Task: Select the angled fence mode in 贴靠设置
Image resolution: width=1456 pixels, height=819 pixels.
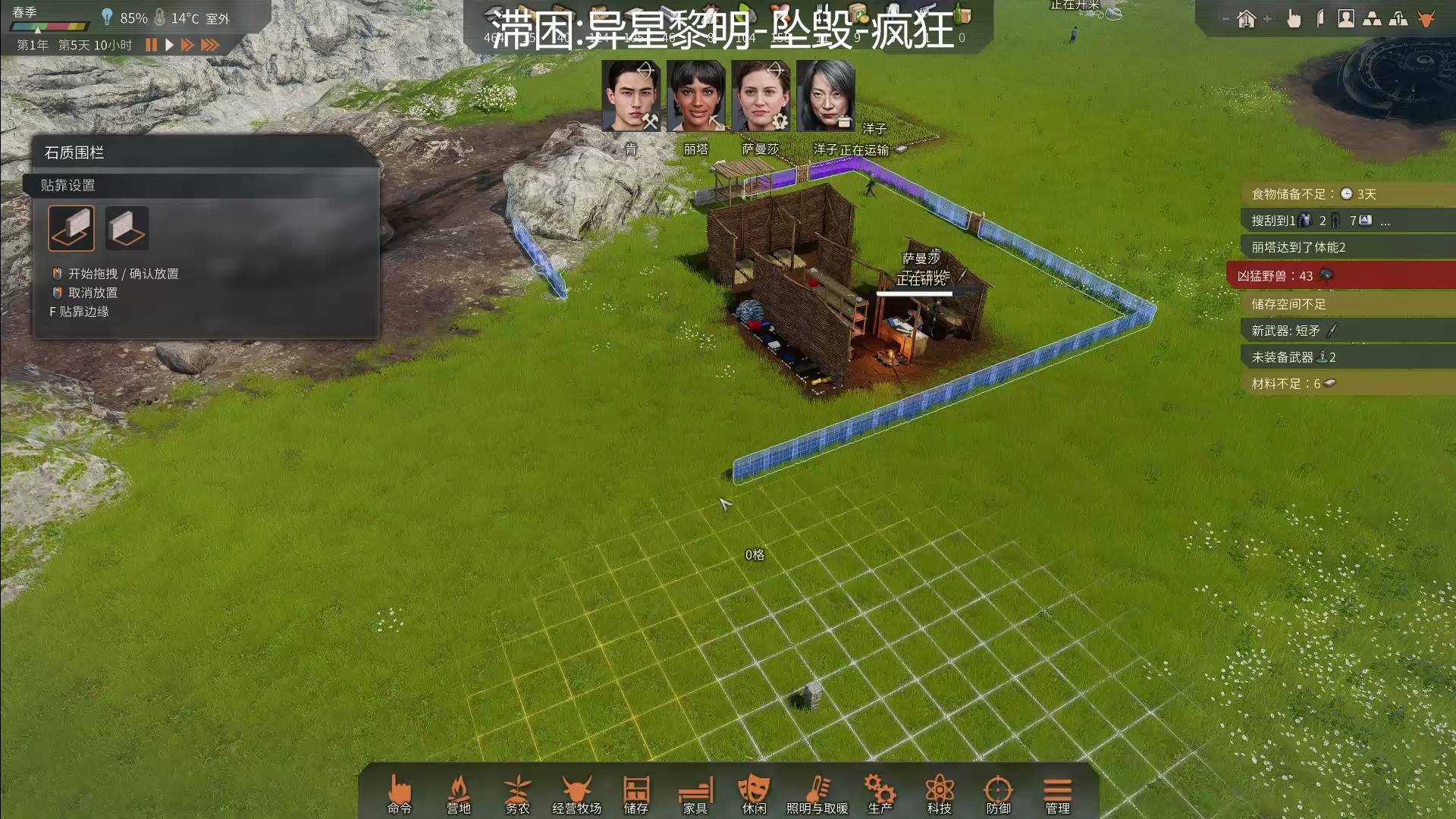Action: 127,227
